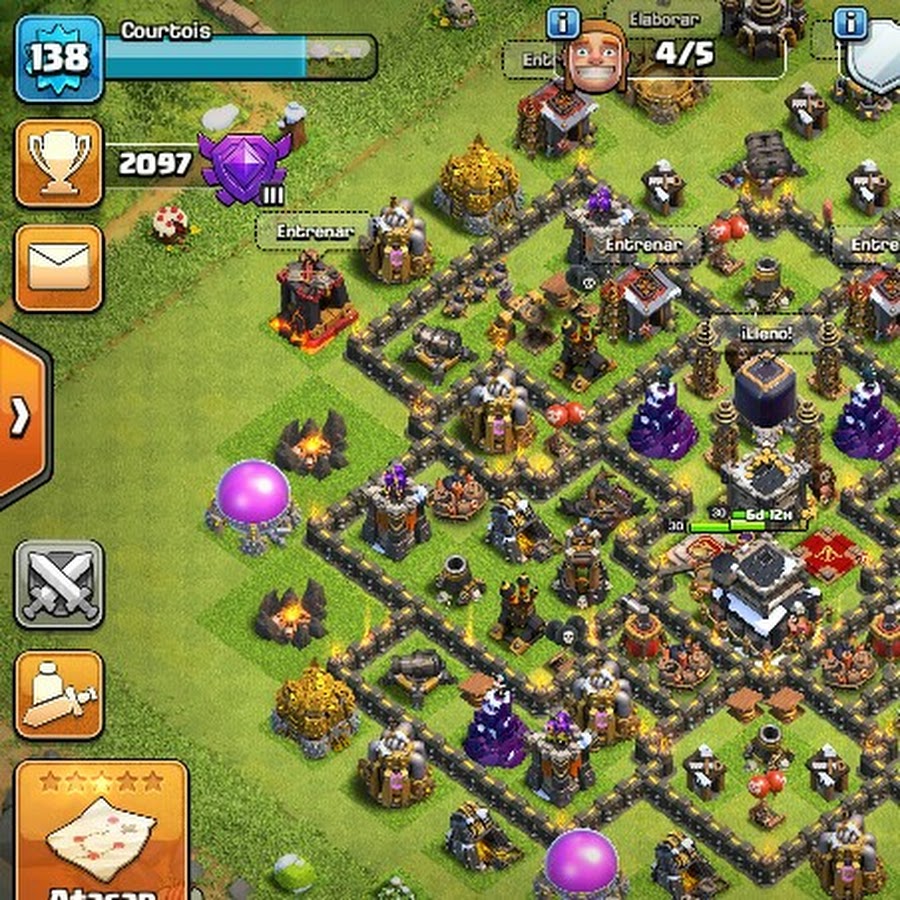Image resolution: width=900 pixels, height=900 pixels.
Task: Show builder info via the blue i icon
Action: pos(564,22)
